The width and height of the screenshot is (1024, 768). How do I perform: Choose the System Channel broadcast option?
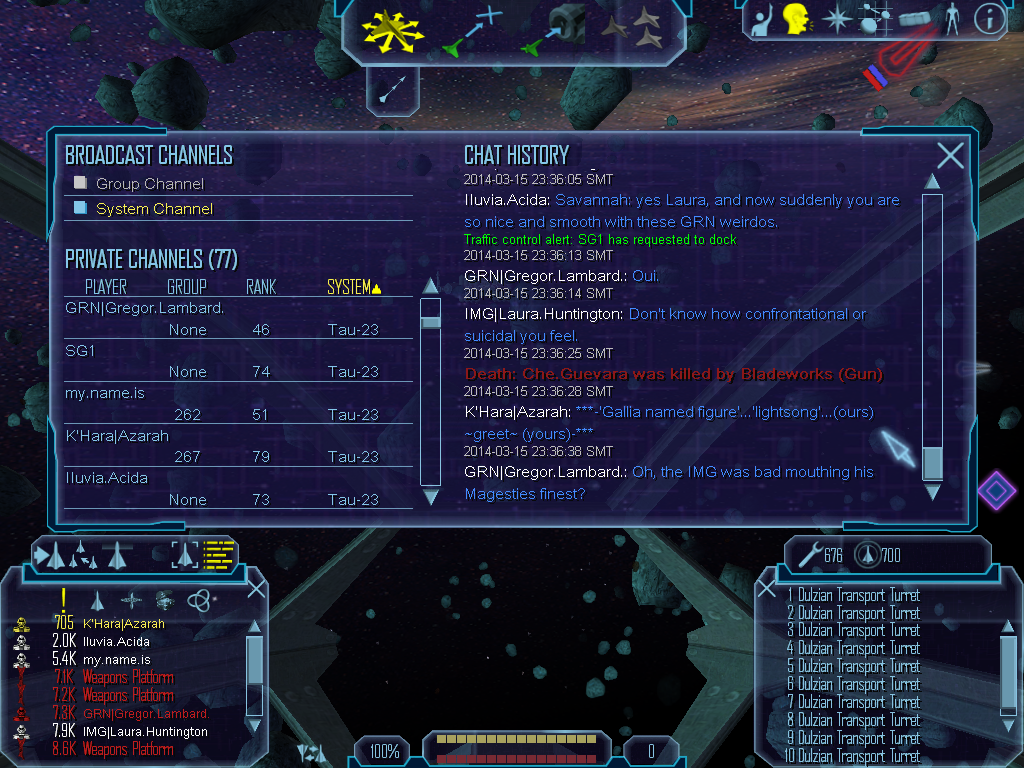(x=81, y=208)
